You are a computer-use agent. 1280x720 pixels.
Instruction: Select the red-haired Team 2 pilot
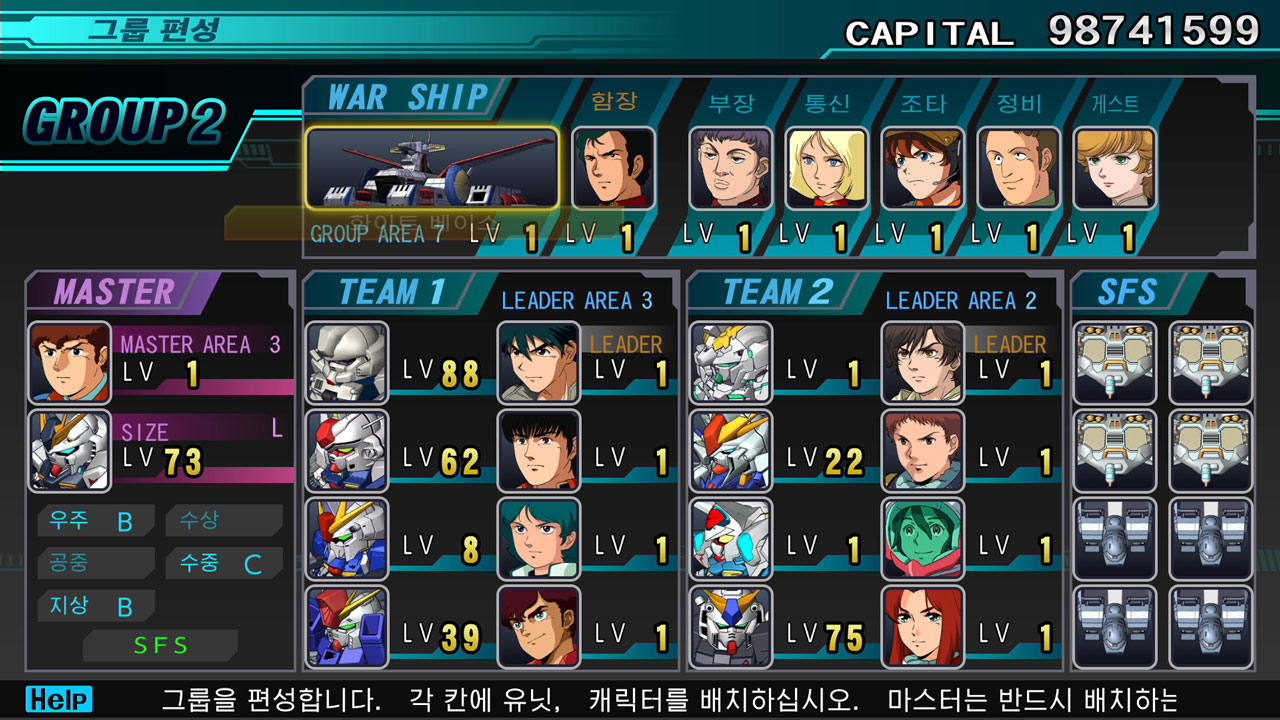point(923,626)
